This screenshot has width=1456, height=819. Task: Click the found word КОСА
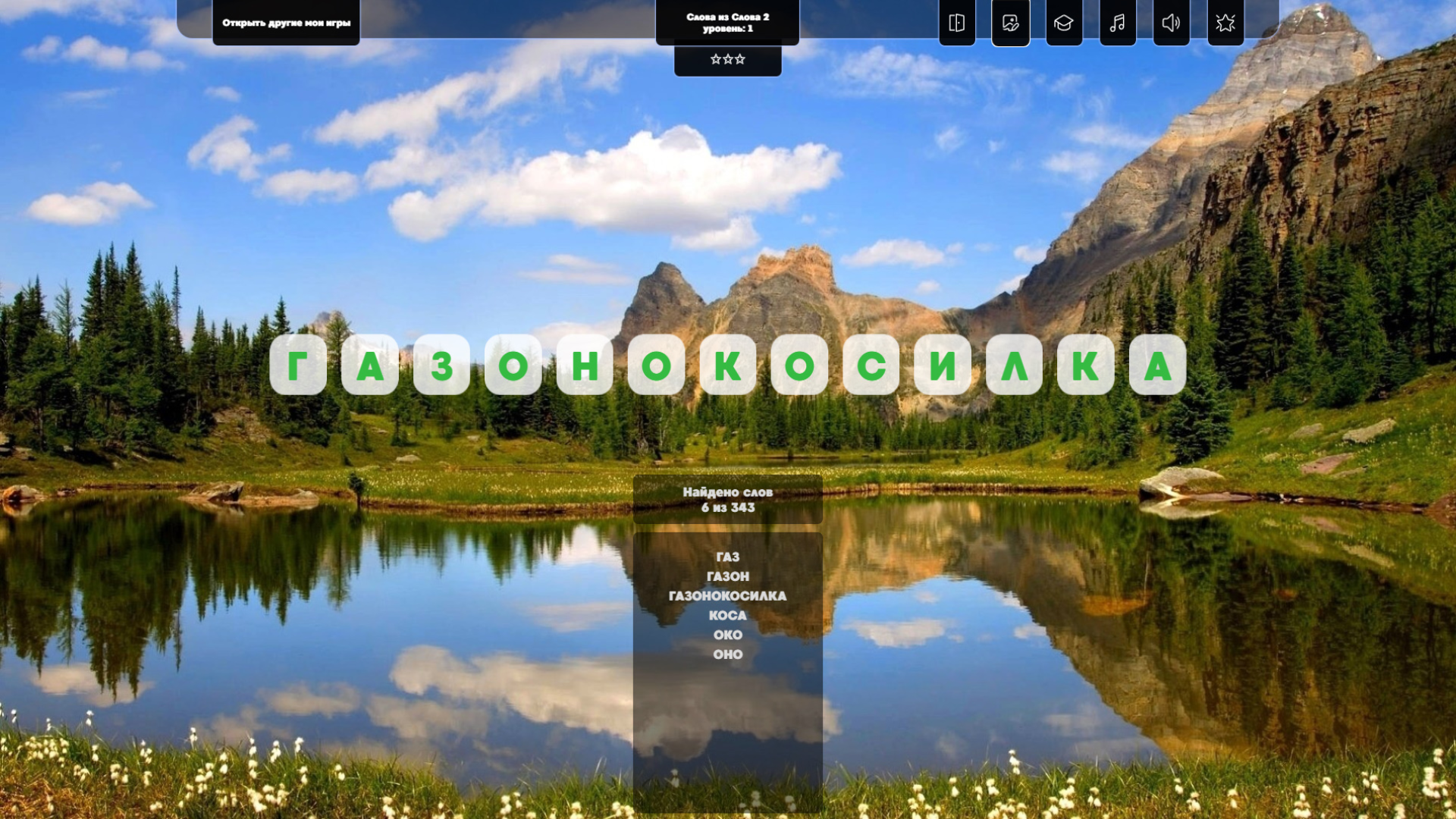[x=728, y=616]
